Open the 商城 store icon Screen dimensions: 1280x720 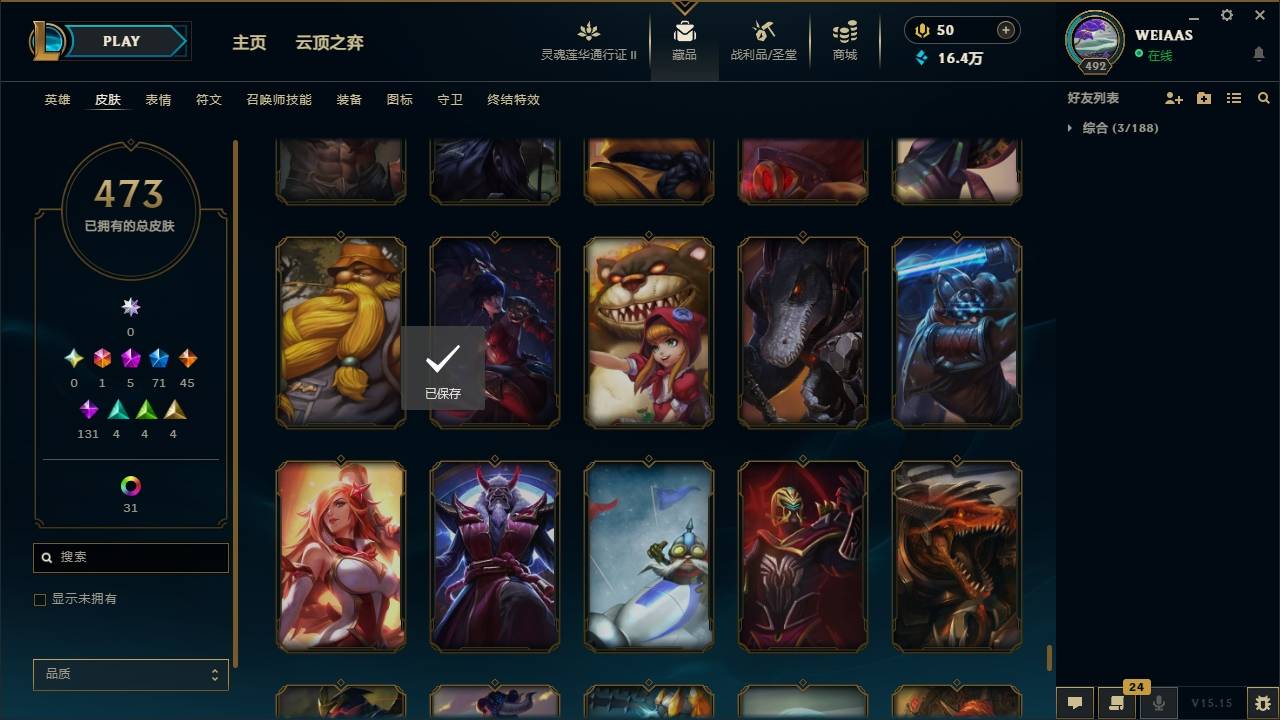843,31
